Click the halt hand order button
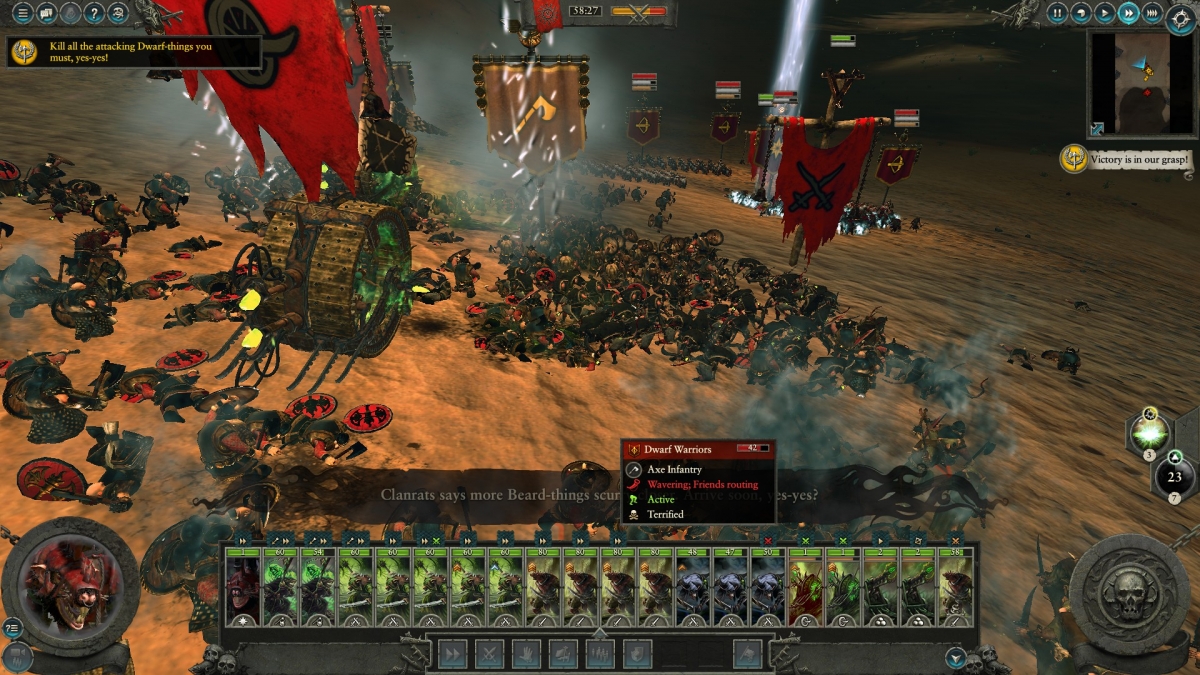 click(x=526, y=653)
